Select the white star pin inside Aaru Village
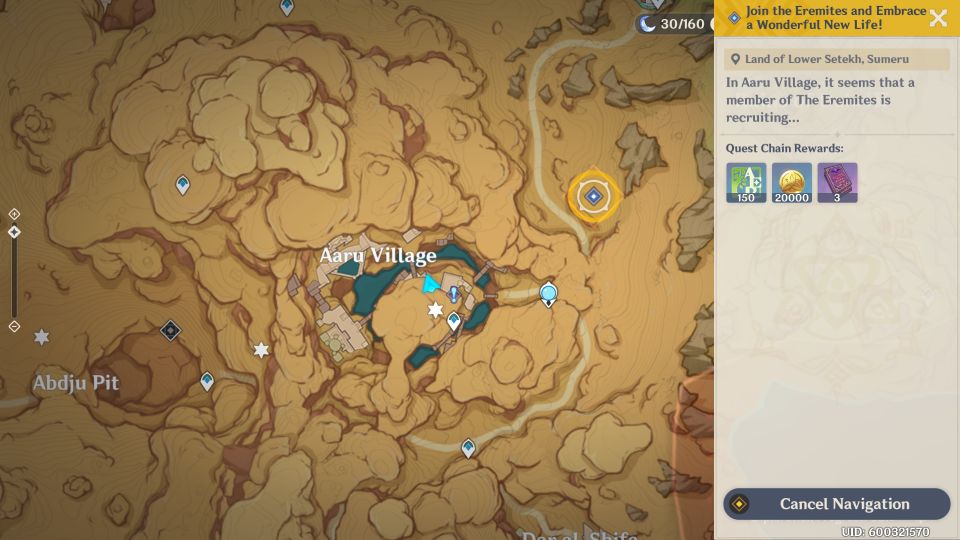 click(x=435, y=311)
